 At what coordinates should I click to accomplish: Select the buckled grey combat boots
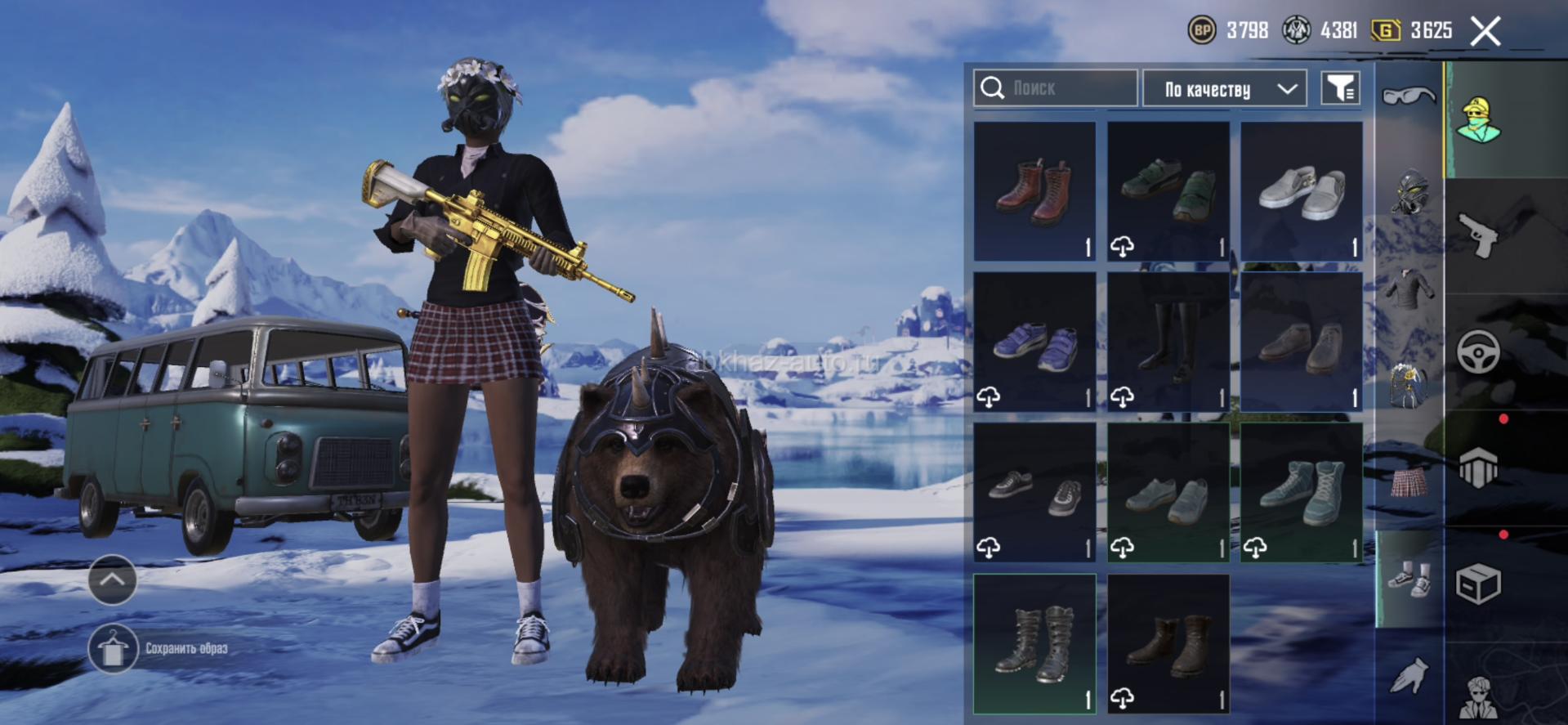(1034, 643)
